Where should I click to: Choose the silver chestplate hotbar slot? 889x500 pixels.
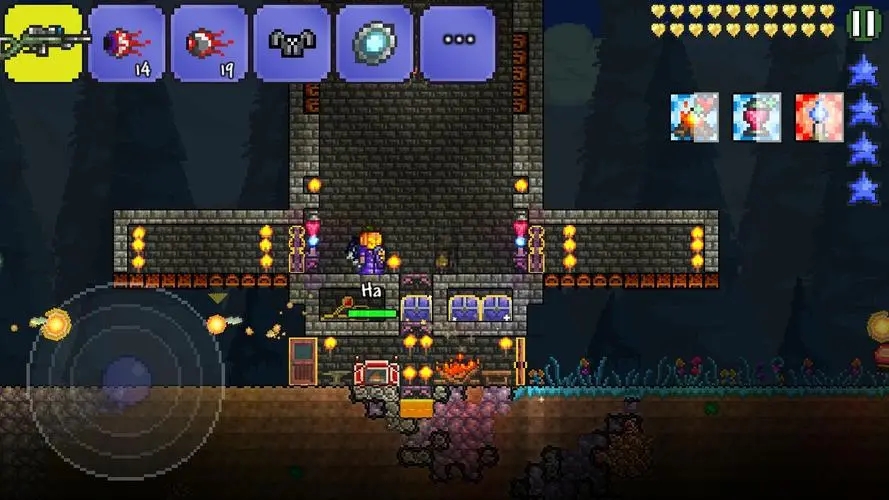click(291, 43)
